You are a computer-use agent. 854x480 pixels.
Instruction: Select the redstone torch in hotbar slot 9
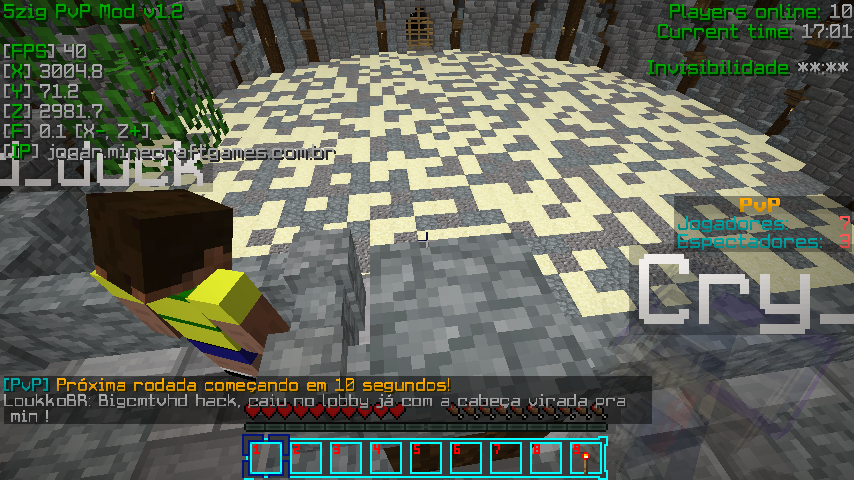[584, 458]
